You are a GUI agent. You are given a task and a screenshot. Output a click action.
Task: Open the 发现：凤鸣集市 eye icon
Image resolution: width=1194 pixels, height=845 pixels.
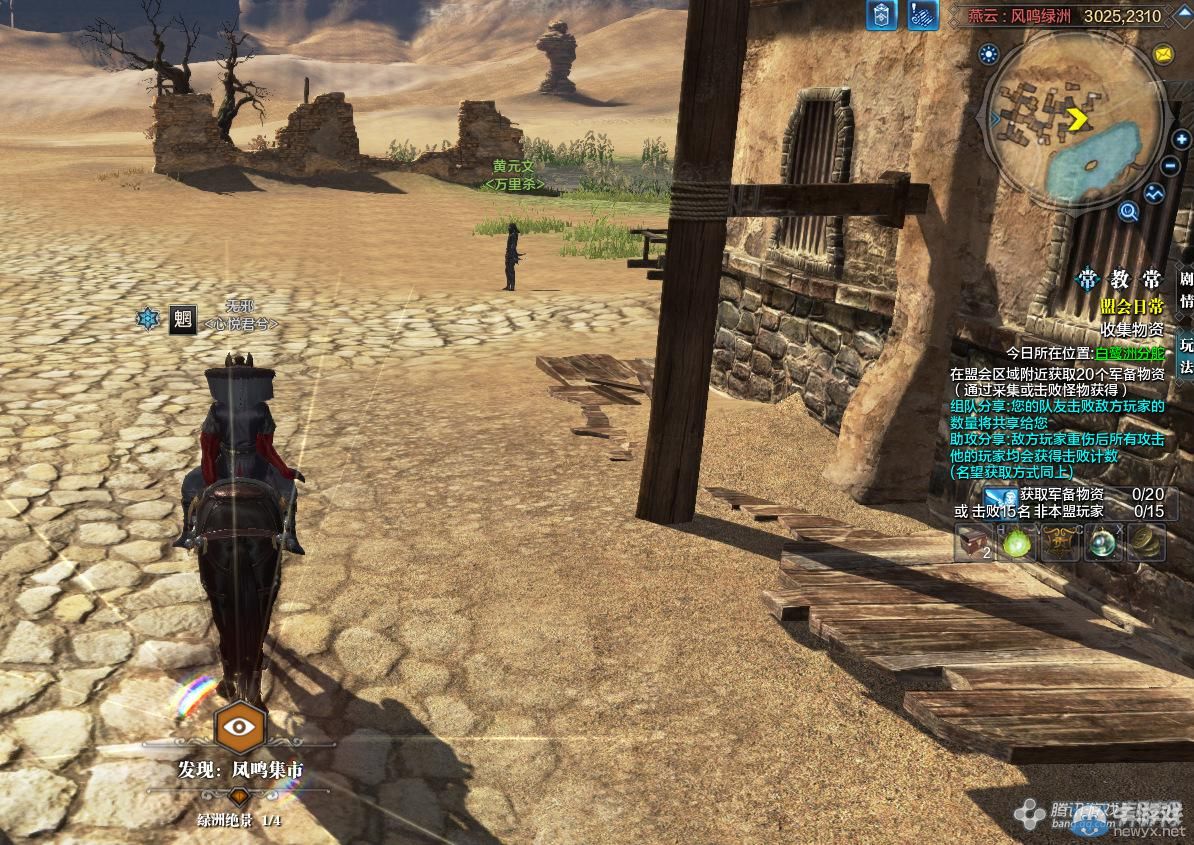(x=240, y=727)
